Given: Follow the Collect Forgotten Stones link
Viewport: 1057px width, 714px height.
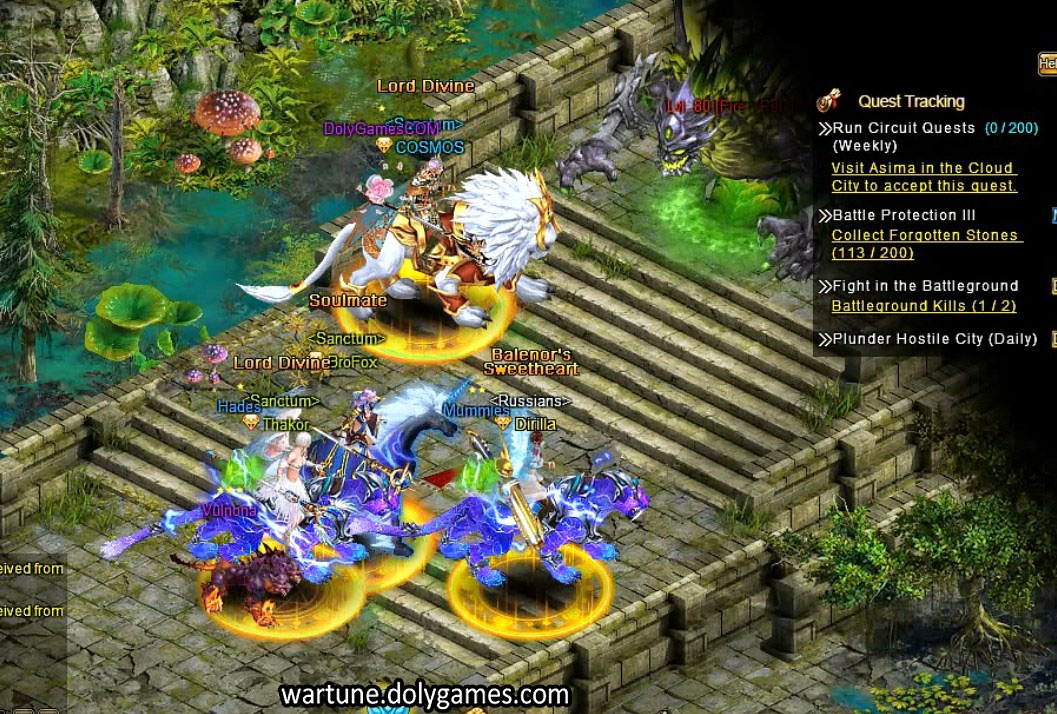Looking at the screenshot, I should (x=925, y=244).
